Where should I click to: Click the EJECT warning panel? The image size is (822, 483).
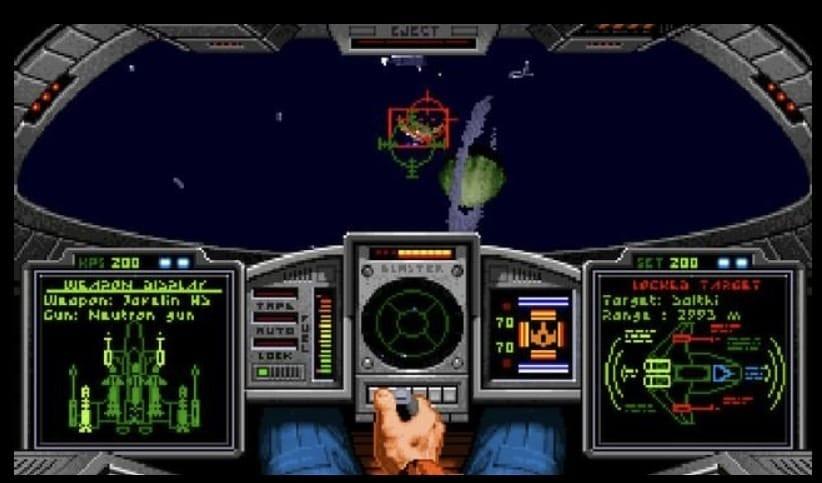tap(412, 36)
